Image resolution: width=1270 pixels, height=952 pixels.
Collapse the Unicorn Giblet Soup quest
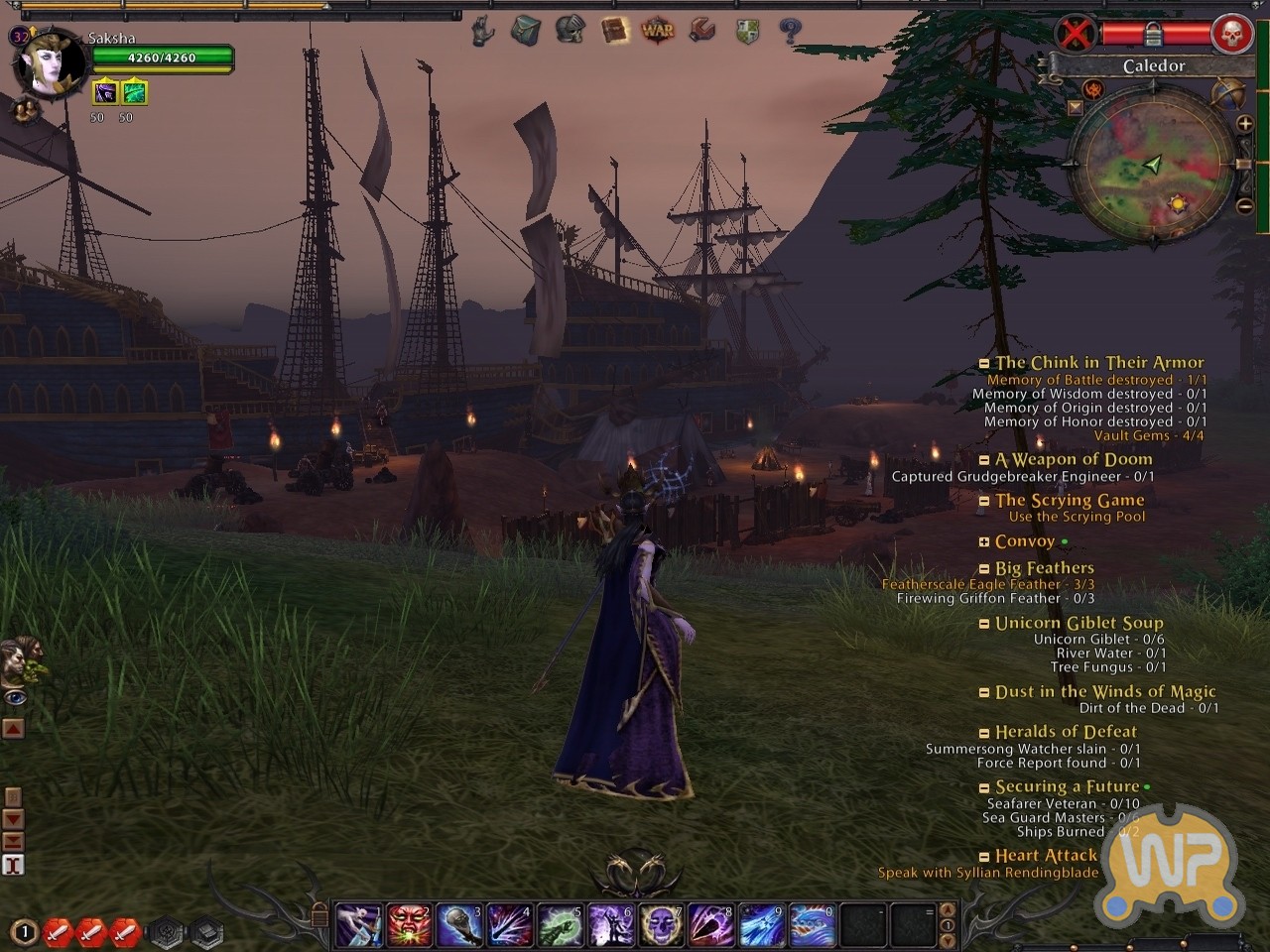click(983, 624)
